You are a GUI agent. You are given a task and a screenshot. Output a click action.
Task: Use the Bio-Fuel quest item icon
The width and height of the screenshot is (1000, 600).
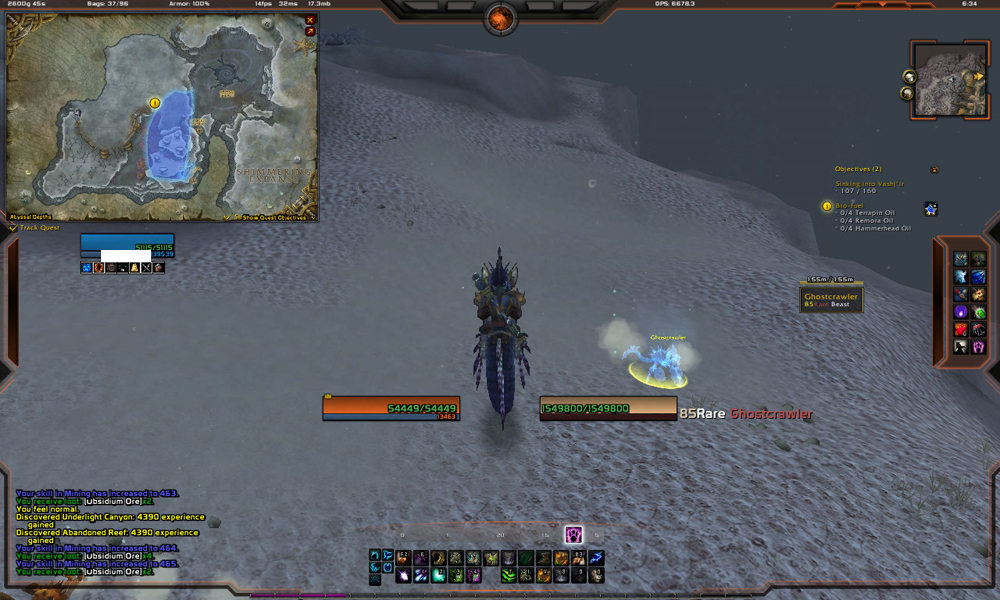click(931, 209)
